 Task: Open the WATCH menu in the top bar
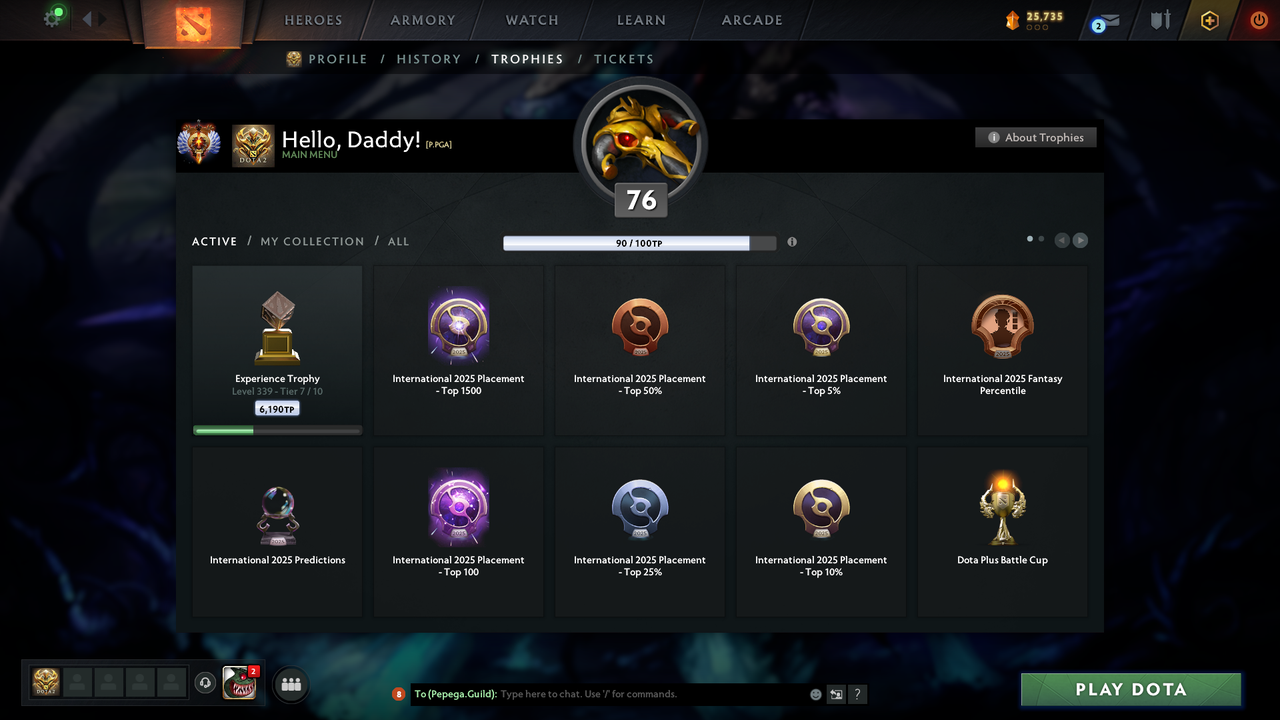pos(531,20)
